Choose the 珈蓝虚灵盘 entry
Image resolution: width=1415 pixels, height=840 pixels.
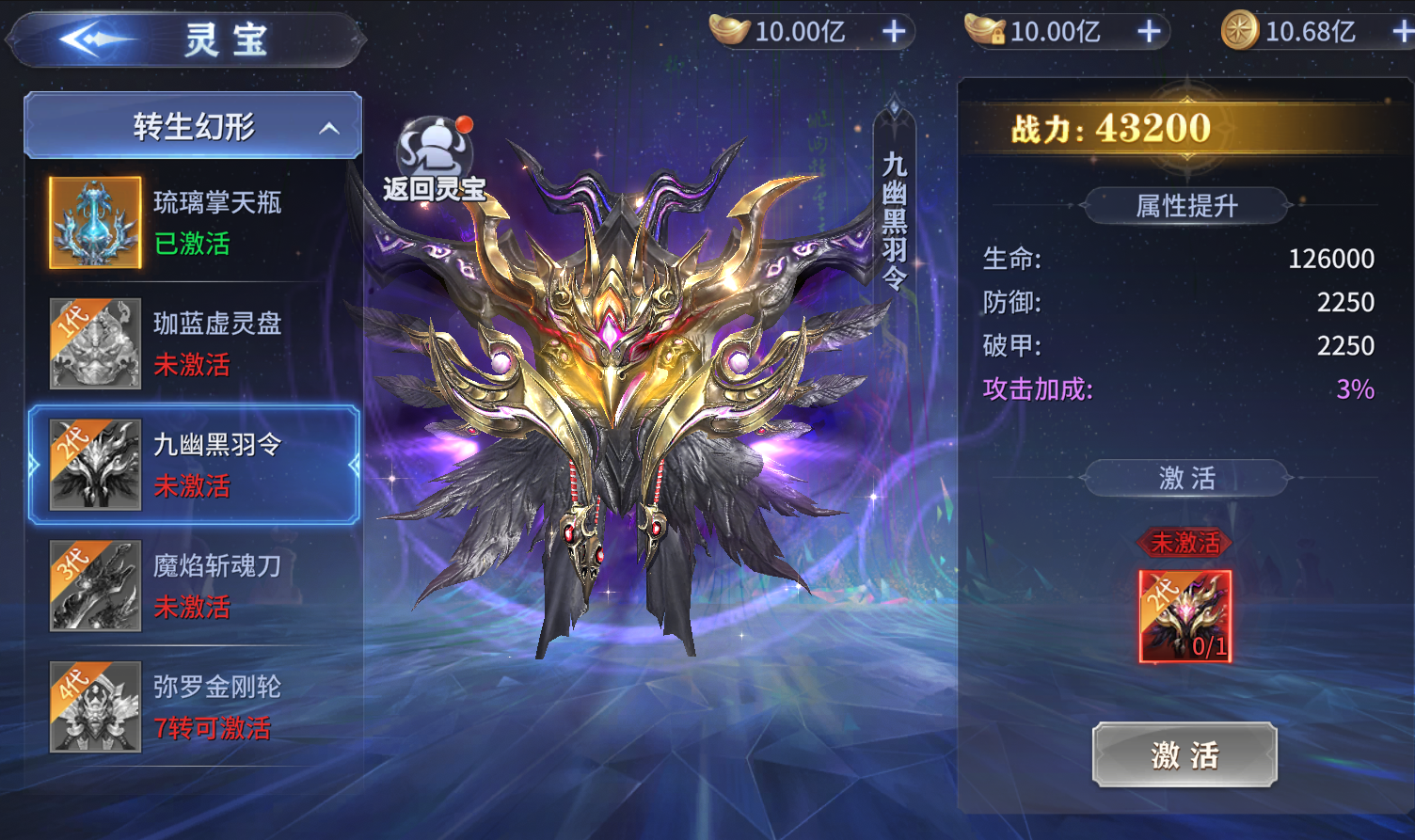click(x=193, y=343)
